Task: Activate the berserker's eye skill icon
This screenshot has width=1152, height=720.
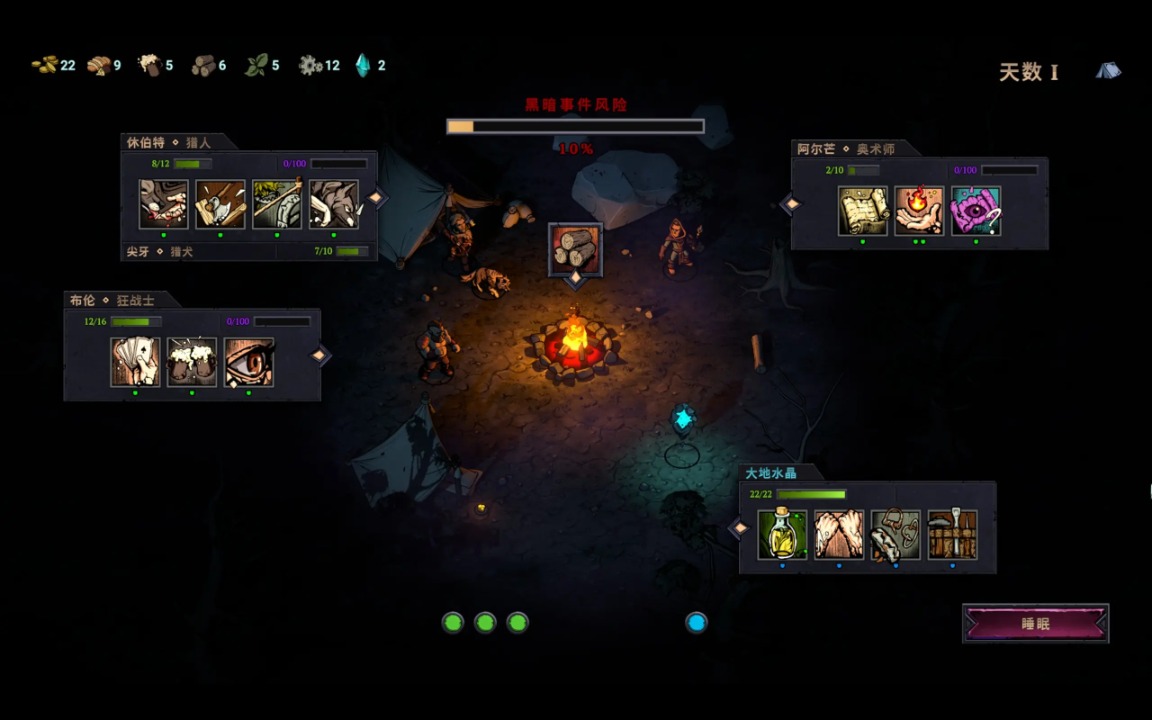Action: click(249, 362)
